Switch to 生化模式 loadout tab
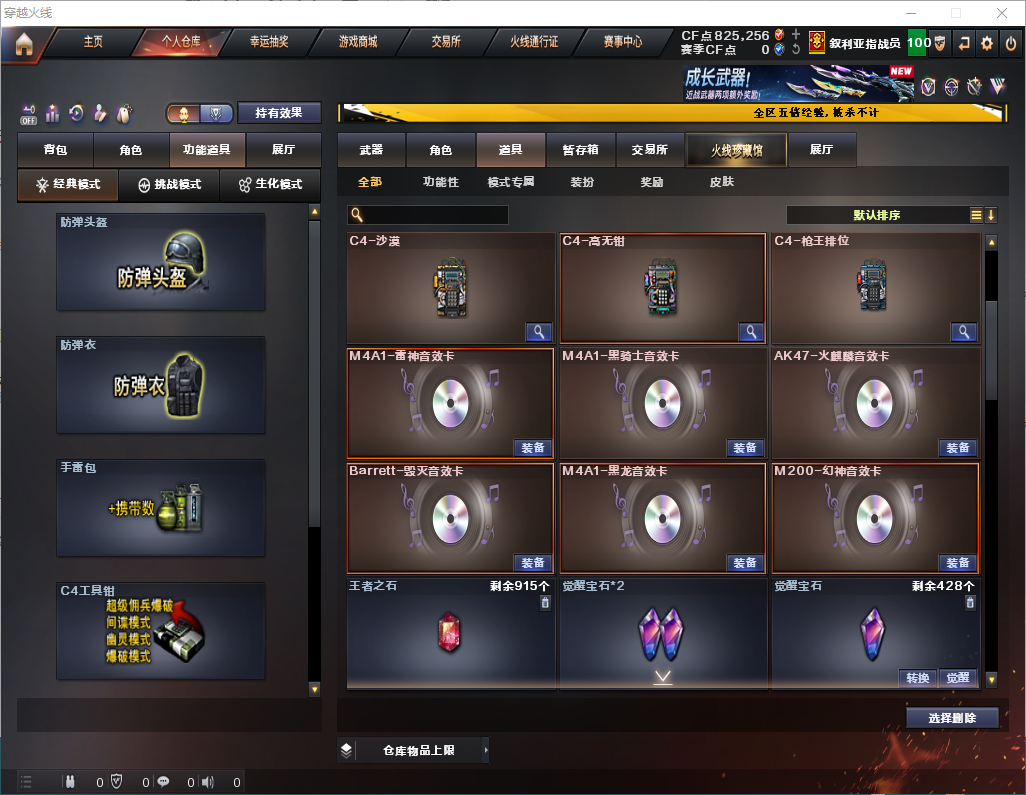The width and height of the screenshot is (1026, 795). pyautogui.click(x=263, y=185)
